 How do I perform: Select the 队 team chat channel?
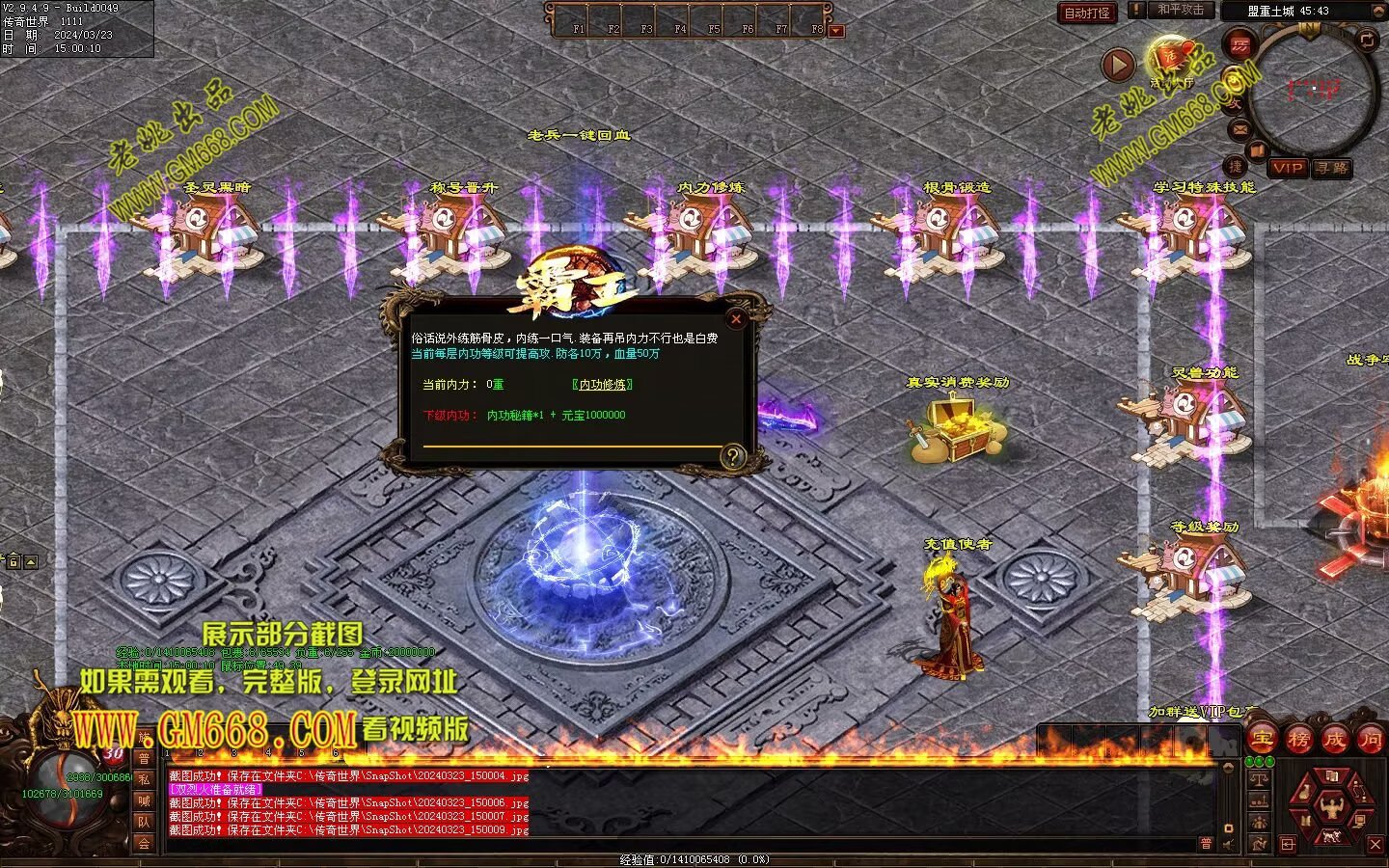point(144,822)
